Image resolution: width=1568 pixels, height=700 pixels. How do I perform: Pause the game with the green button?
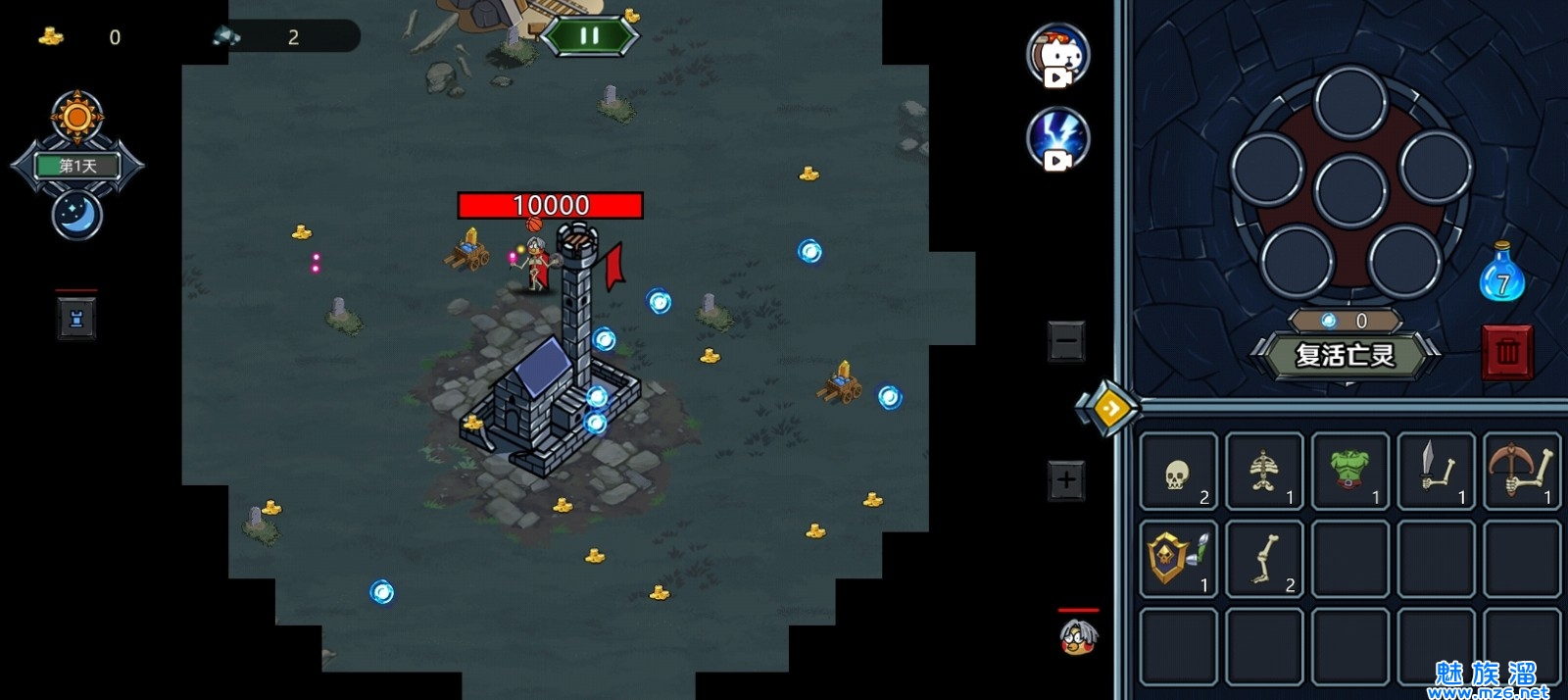(589, 36)
